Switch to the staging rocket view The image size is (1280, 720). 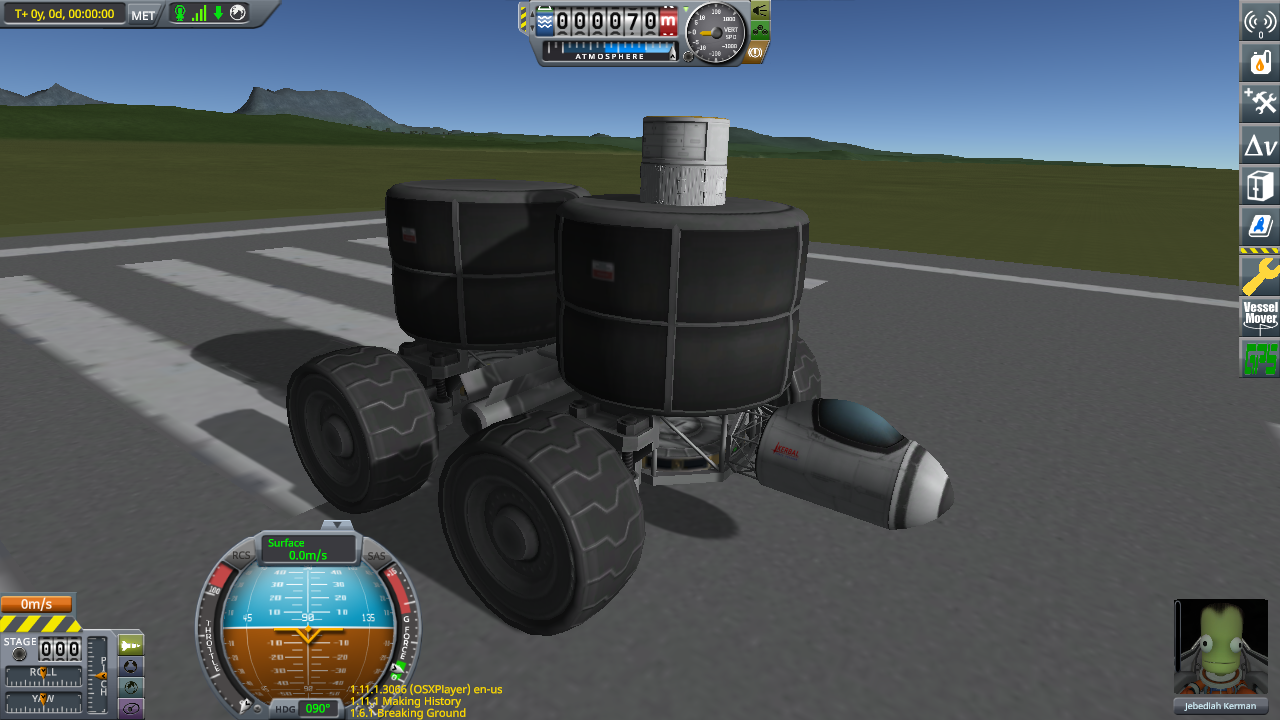click(x=131, y=645)
